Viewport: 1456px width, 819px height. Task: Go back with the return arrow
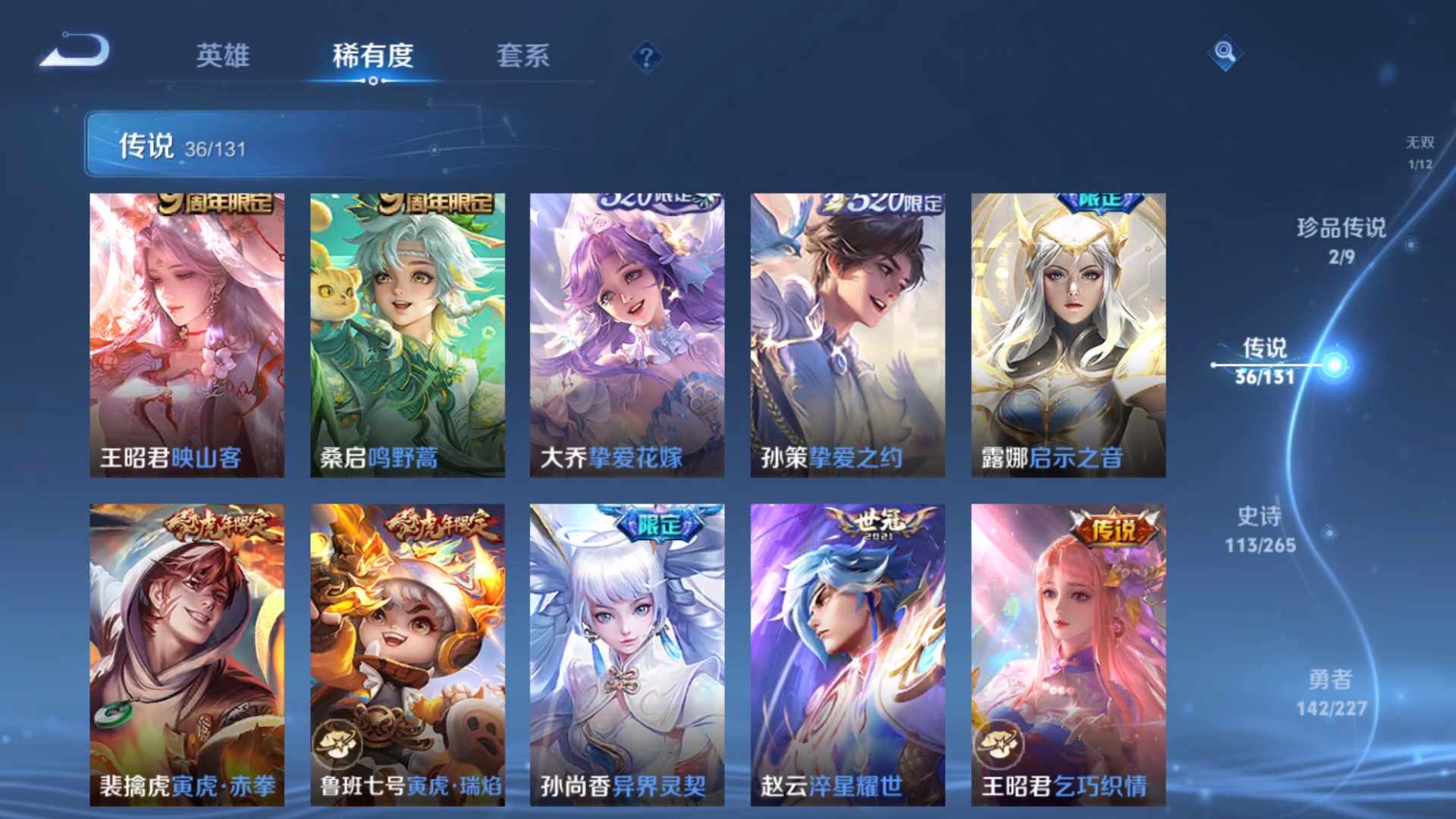[x=76, y=52]
